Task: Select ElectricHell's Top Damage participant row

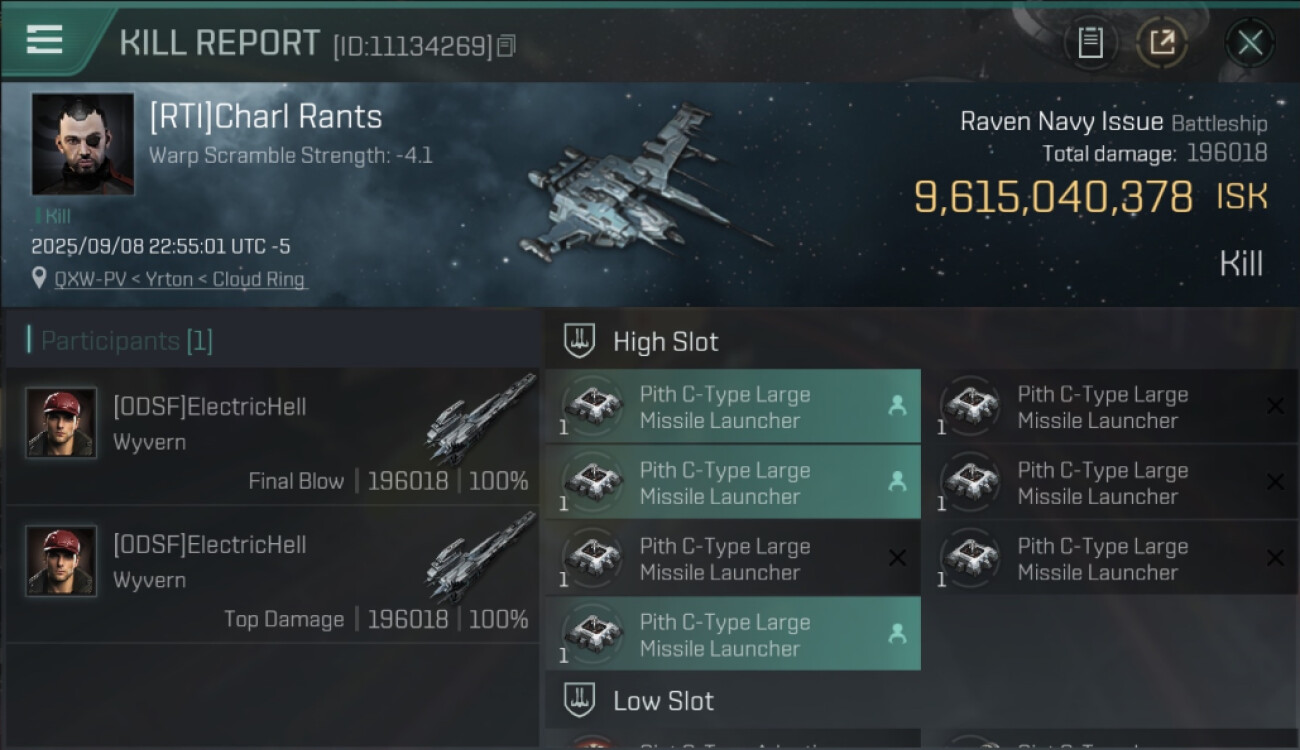Action: pyautogui.click(x=272, y=575)
